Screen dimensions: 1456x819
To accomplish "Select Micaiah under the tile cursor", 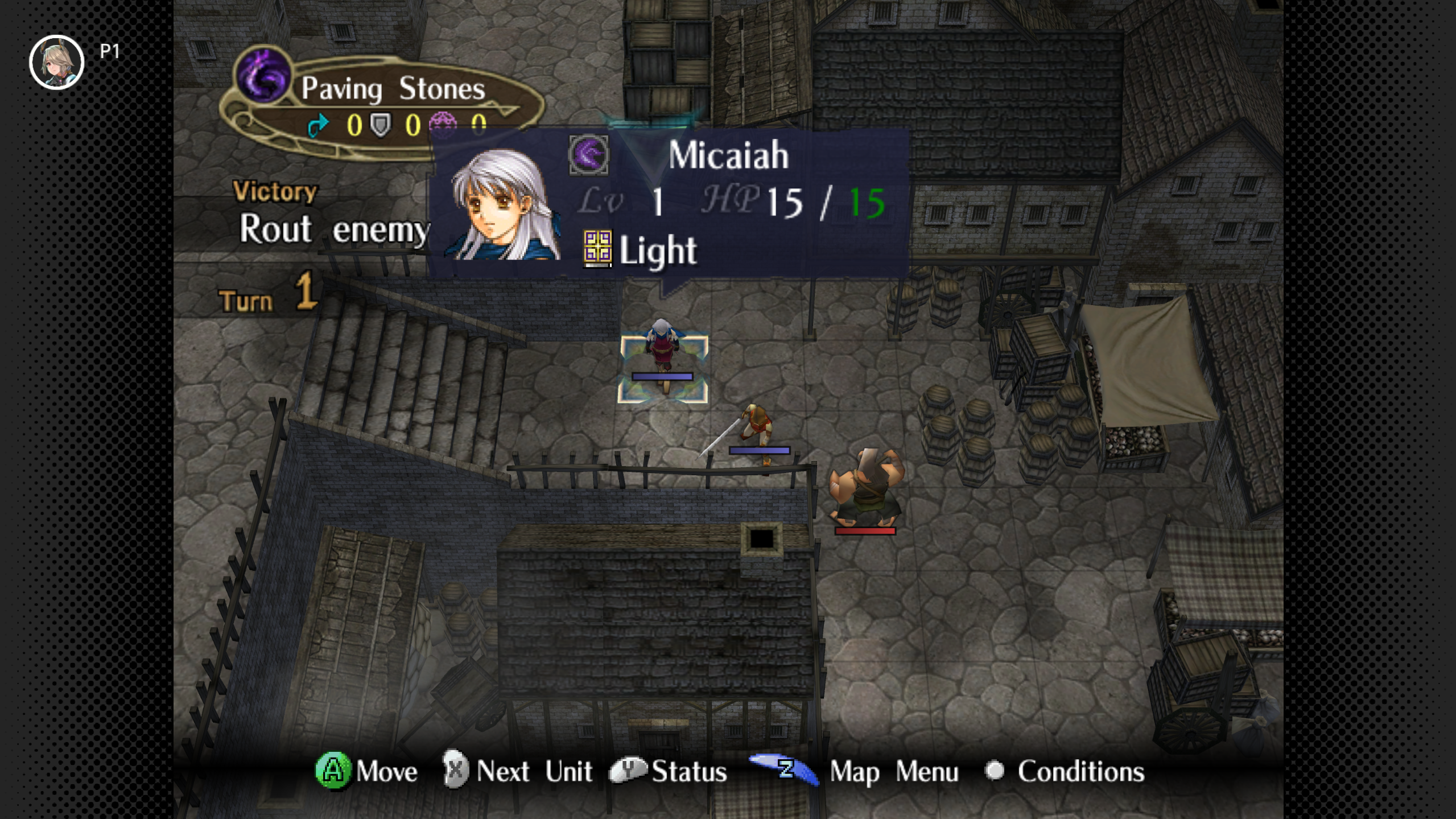I will [x=662, y=354].
